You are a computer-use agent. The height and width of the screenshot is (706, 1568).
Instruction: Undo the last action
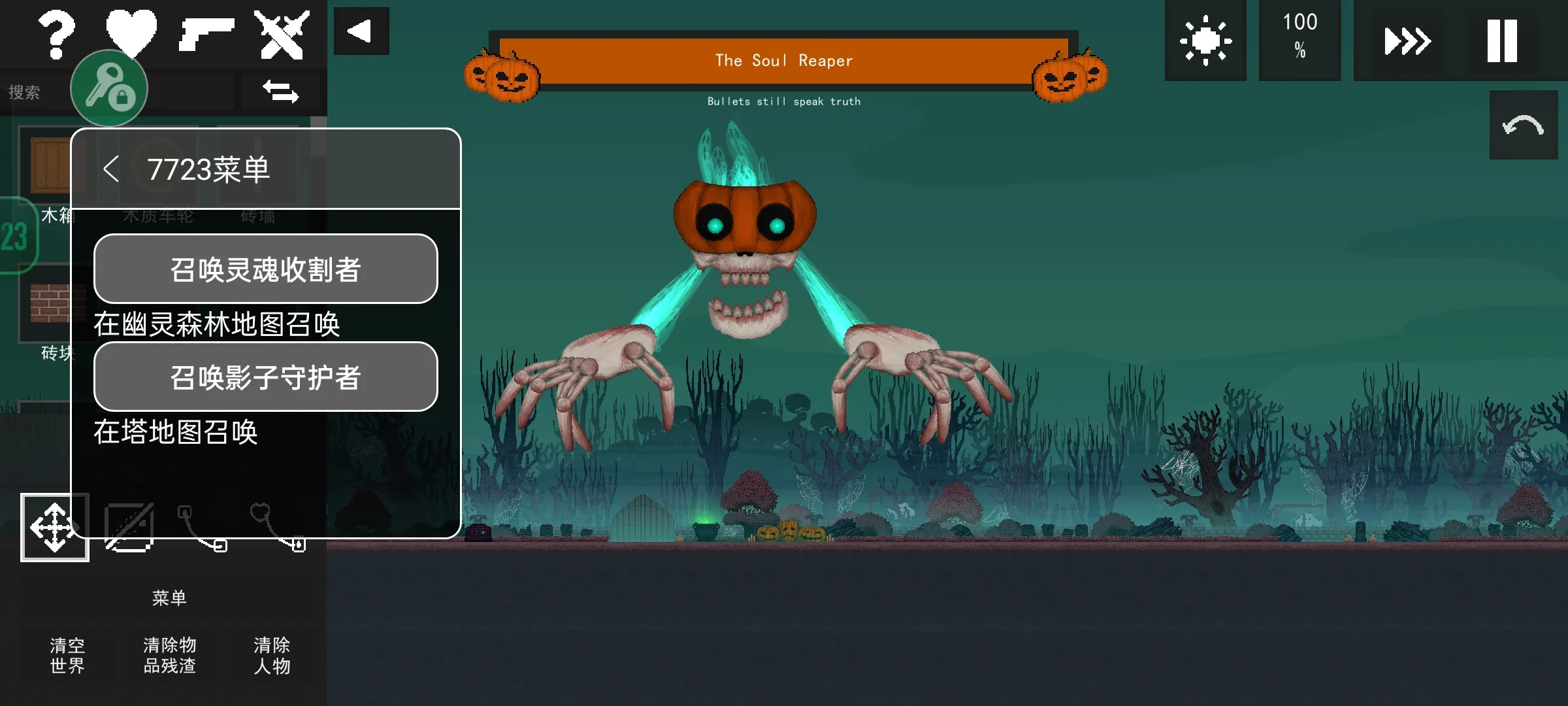[1523, 125]
